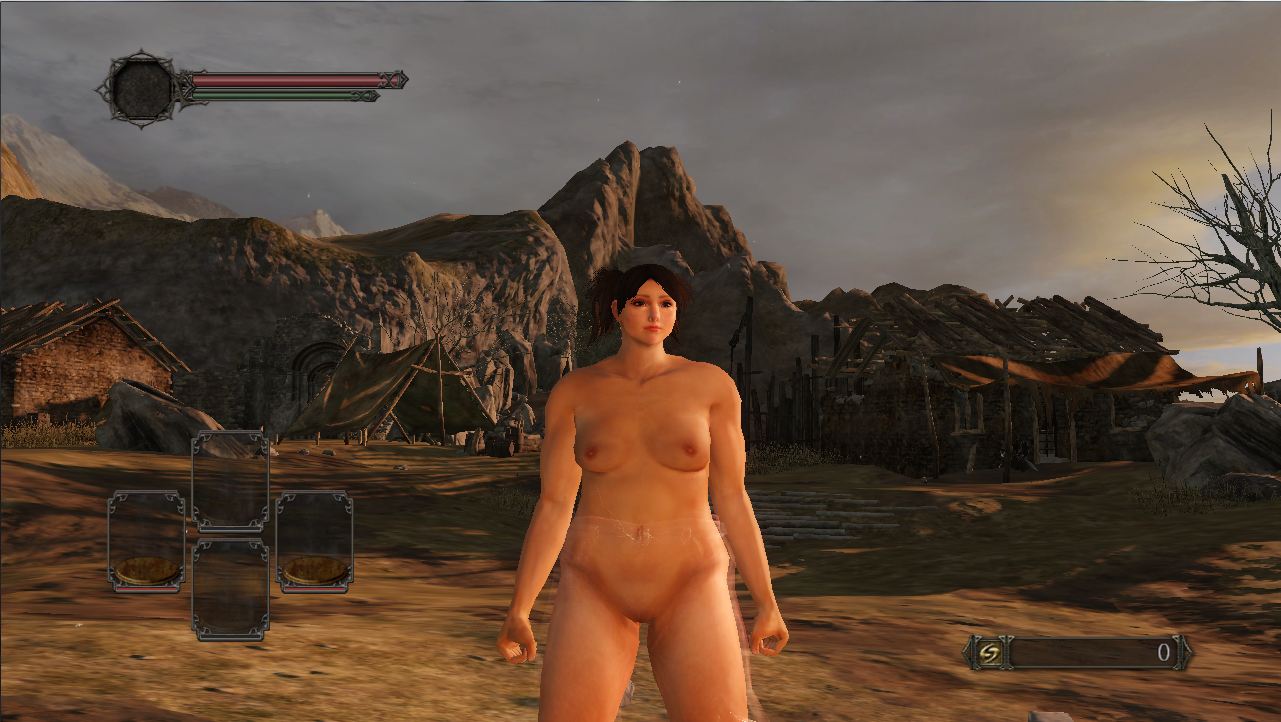Screen dimensions: 1281x722
Task: Select the right-hand bare fist weapon slot
Action: coord(314,541)
